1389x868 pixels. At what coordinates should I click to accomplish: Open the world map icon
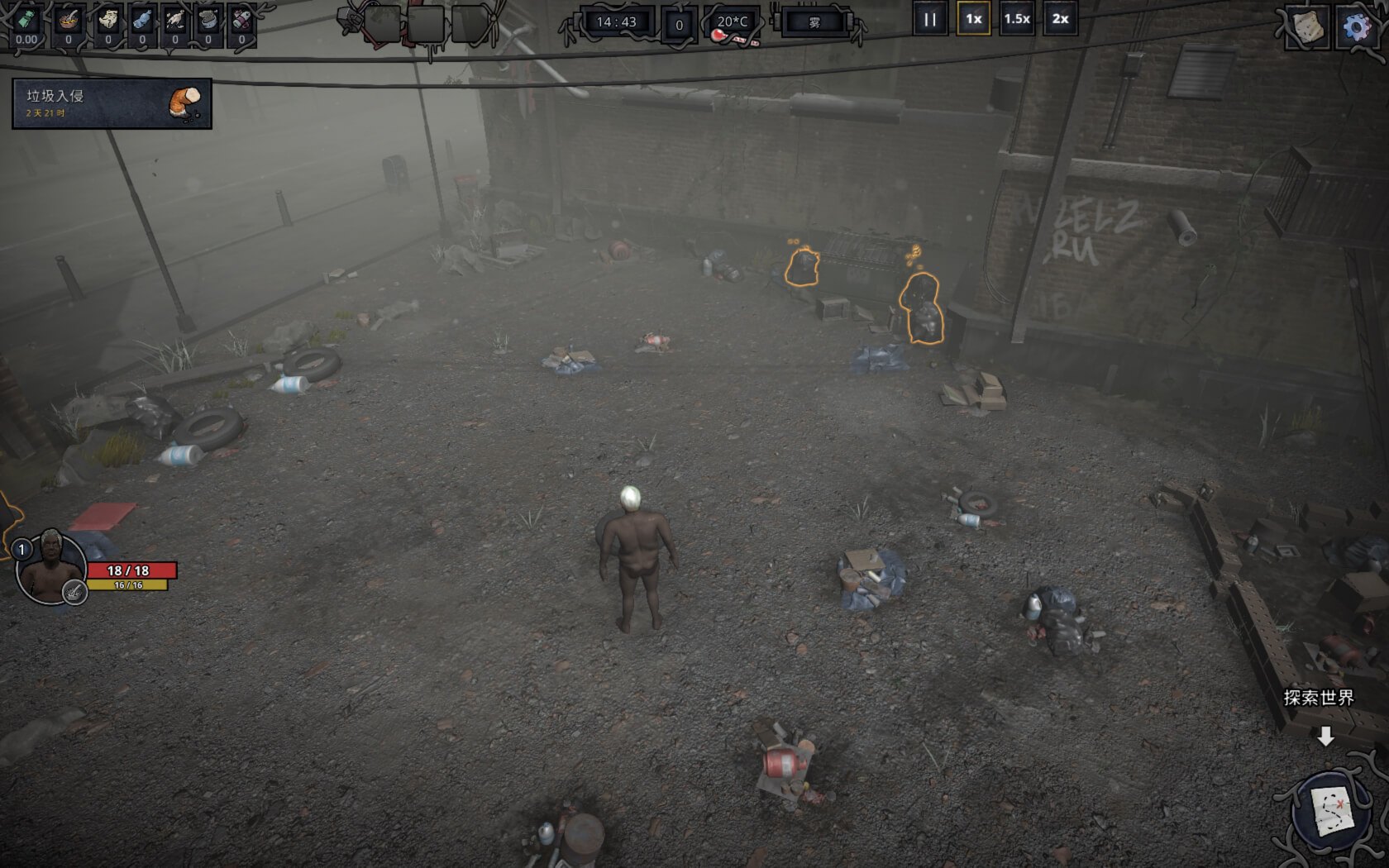click(x=1331, y=811)
